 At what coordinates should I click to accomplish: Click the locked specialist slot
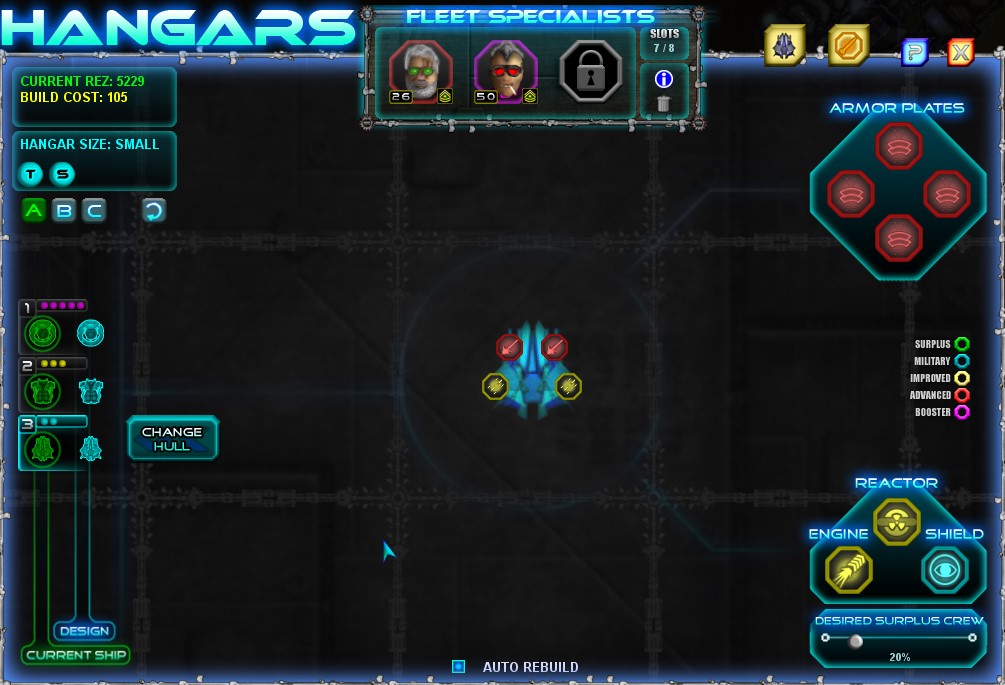coord(591,72)
